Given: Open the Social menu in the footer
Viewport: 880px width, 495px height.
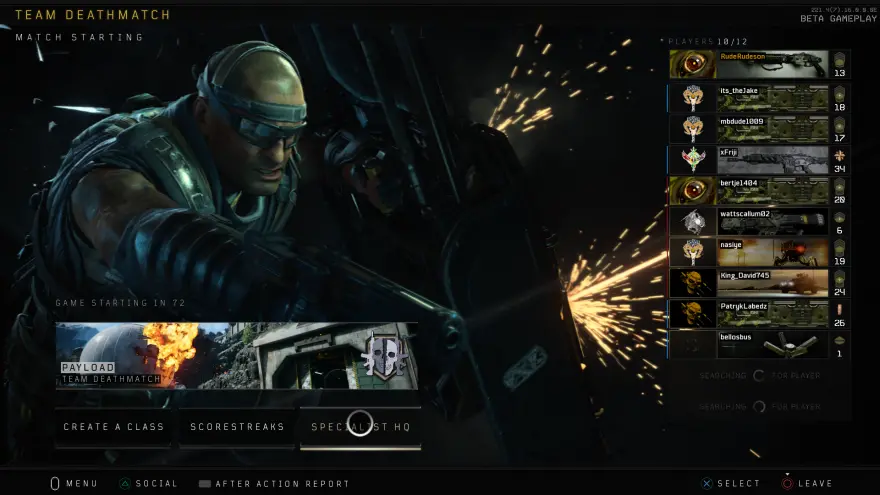Looking at the screenshot, I should 148,484.
